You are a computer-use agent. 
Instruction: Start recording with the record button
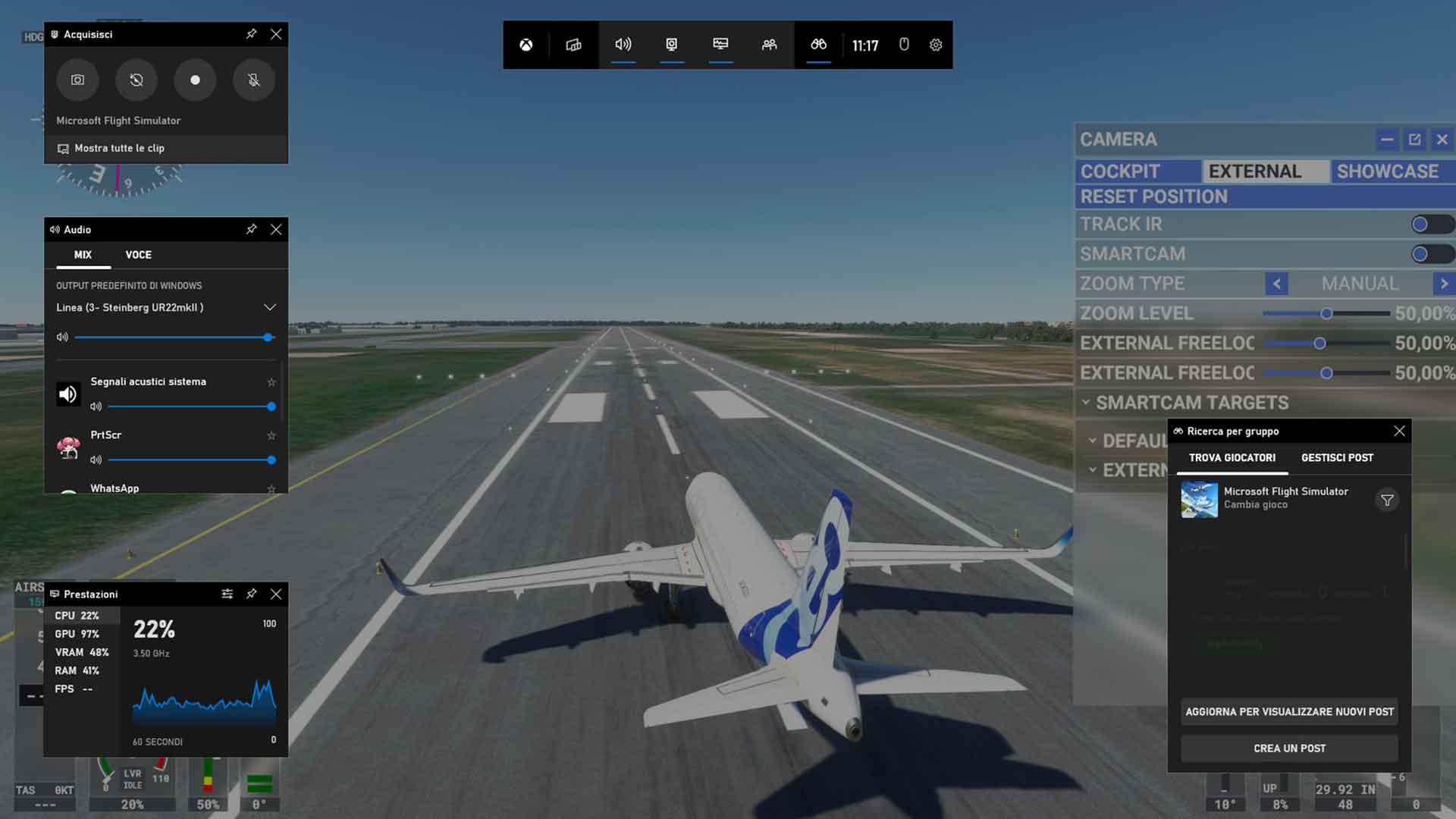click(195, 80)
